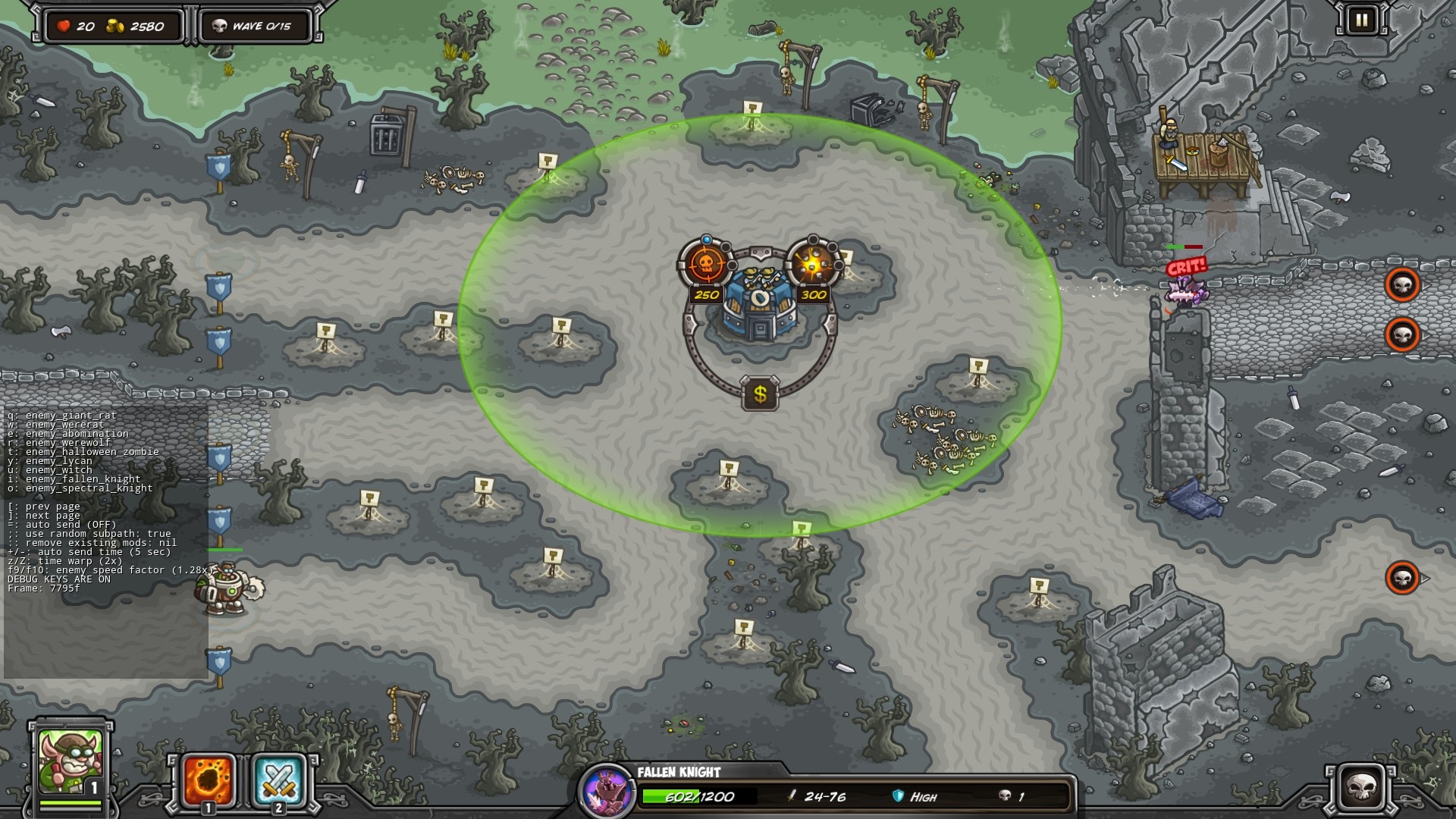Click the wave counter skull icon top bar
The image size is (1456, 819).
point(221,25)
